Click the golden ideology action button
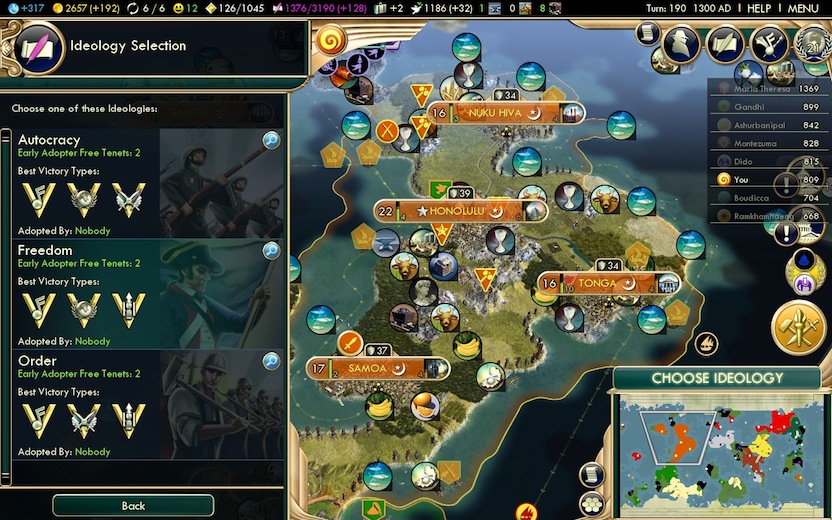This screenshot has height=520, width=832. point(797,327)
